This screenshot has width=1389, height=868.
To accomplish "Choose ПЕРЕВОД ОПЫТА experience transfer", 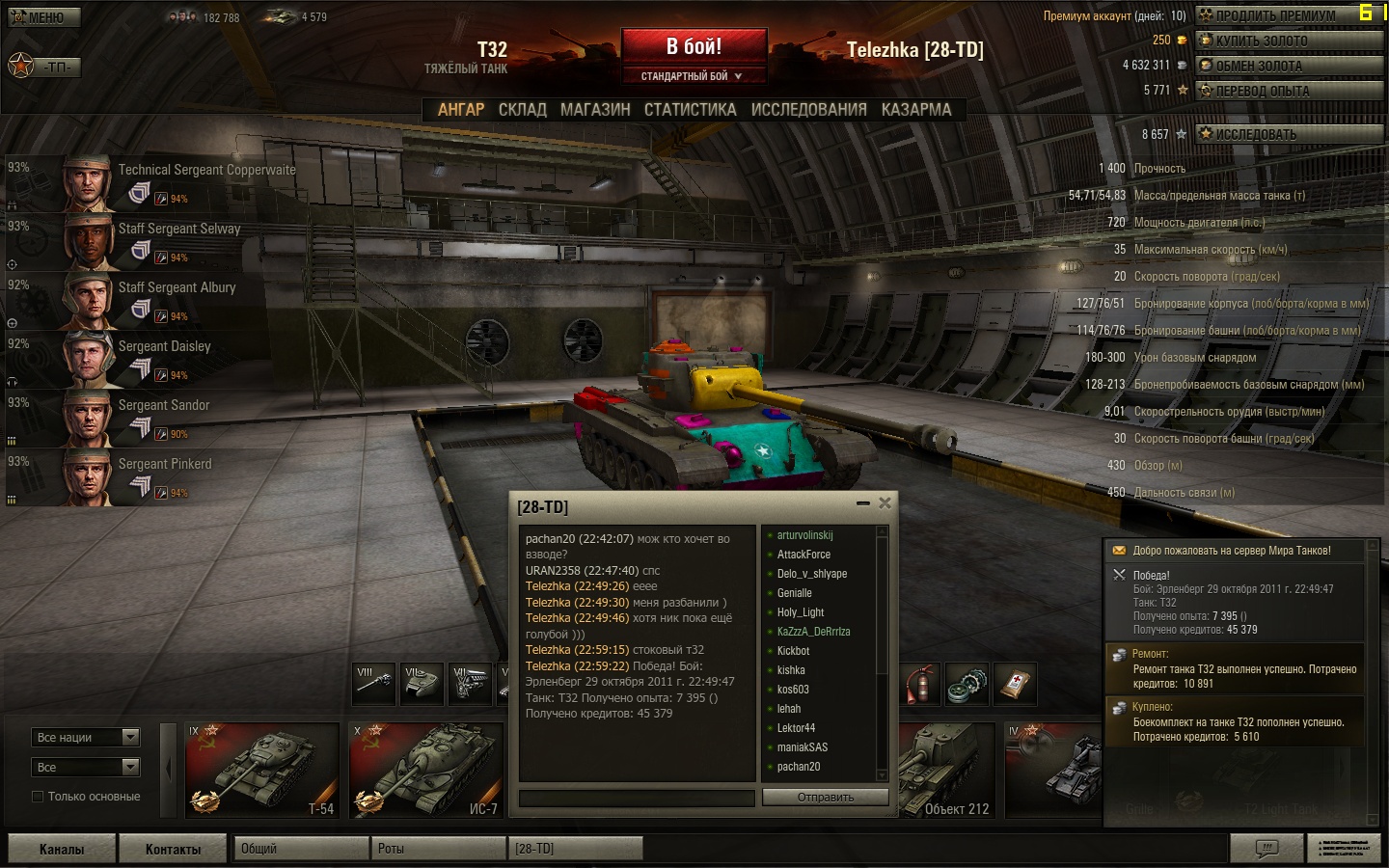I will pos(1288,91).
